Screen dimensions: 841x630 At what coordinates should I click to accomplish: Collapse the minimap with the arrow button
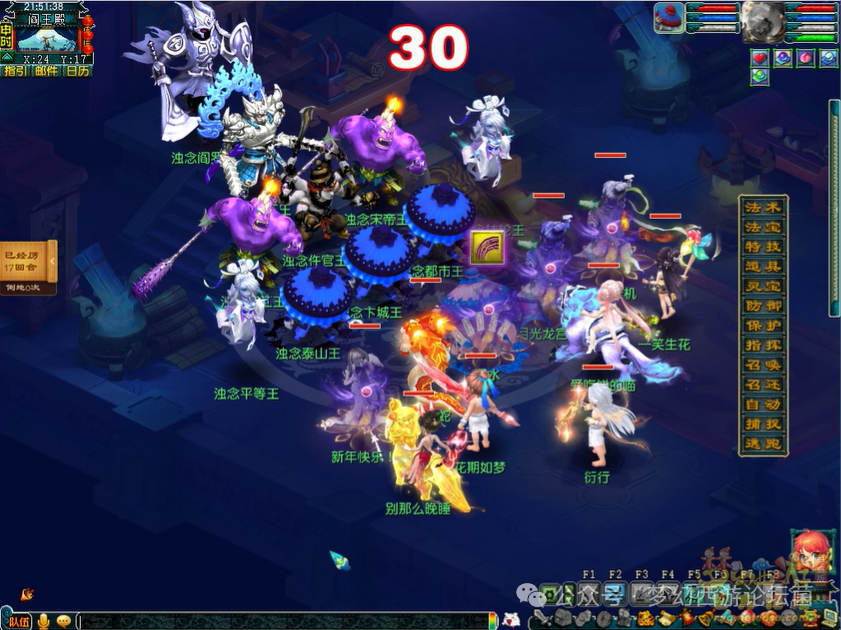pos(7,58)
